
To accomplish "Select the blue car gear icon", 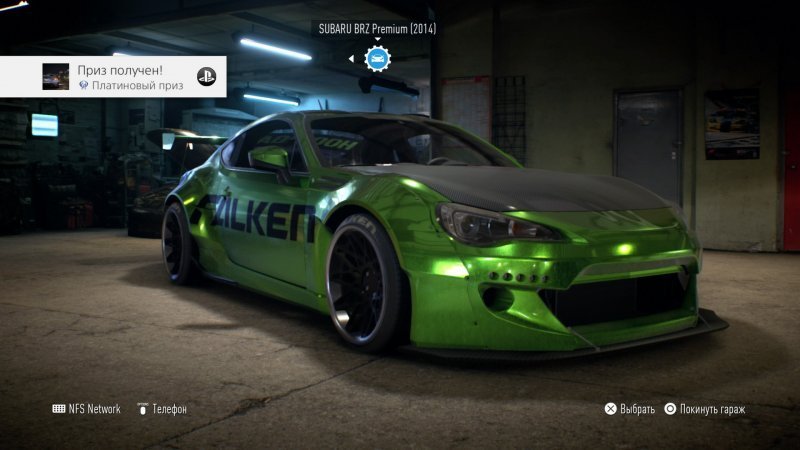I will (x=377, y=59).
